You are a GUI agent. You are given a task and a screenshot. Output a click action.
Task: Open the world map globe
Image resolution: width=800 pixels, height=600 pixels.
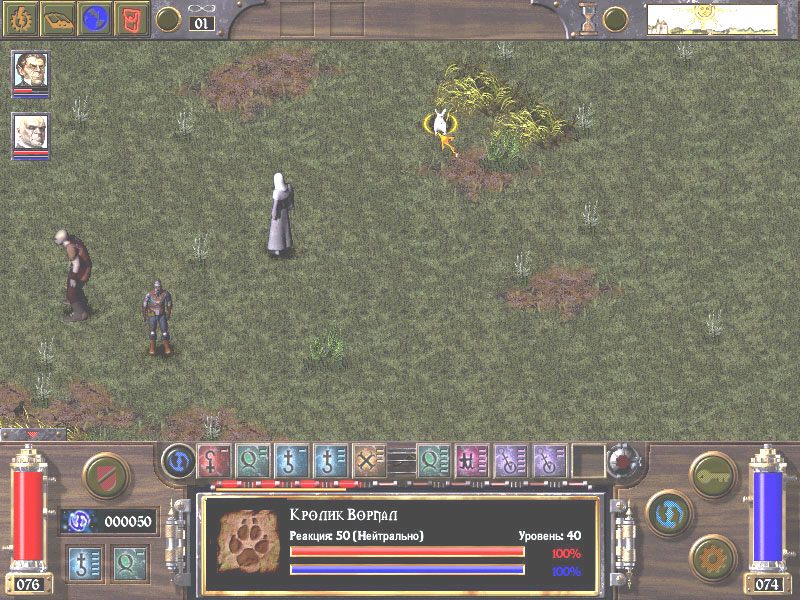(x=95, y=18)
